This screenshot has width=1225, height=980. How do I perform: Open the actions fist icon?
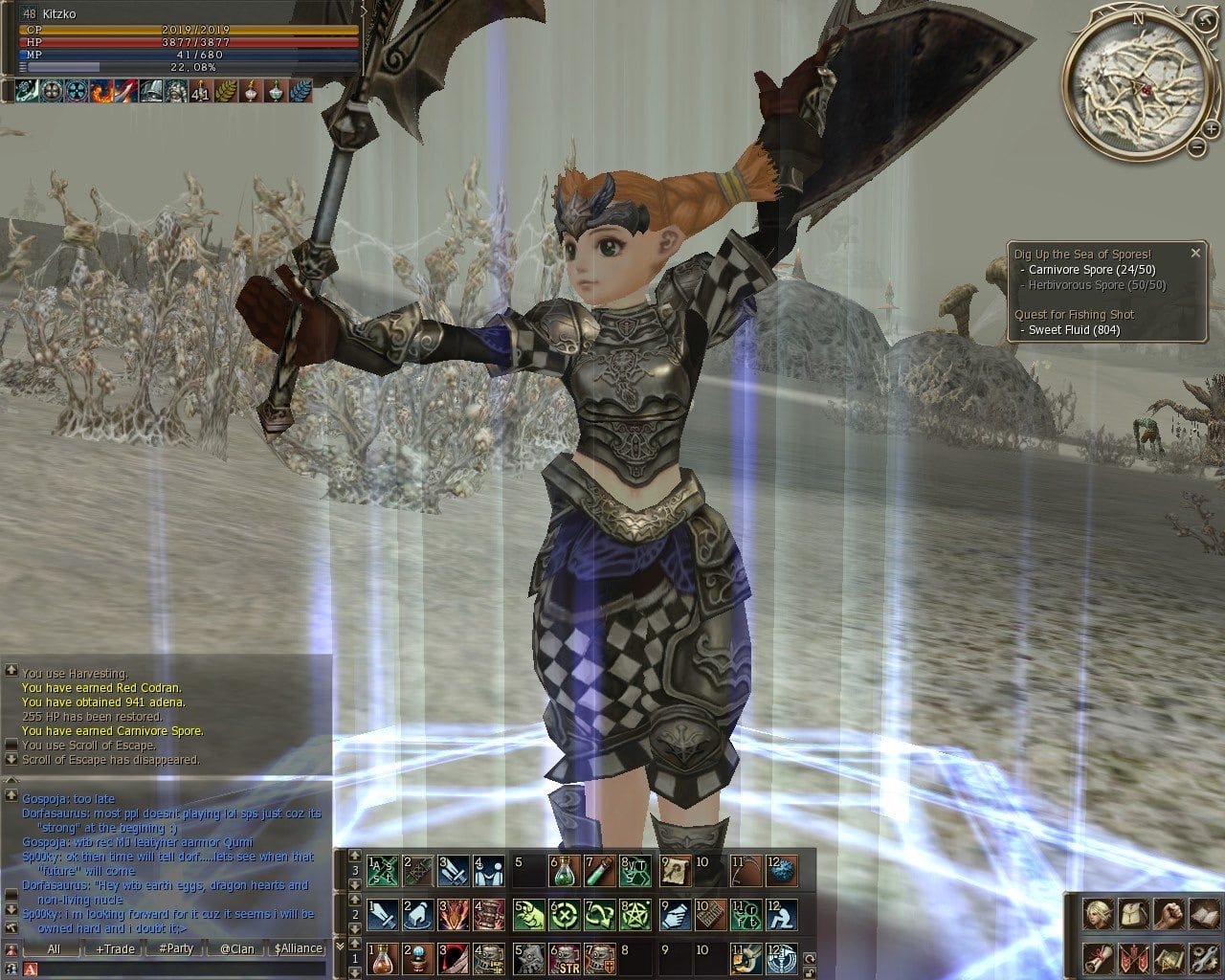click(x=1169, y=914)
